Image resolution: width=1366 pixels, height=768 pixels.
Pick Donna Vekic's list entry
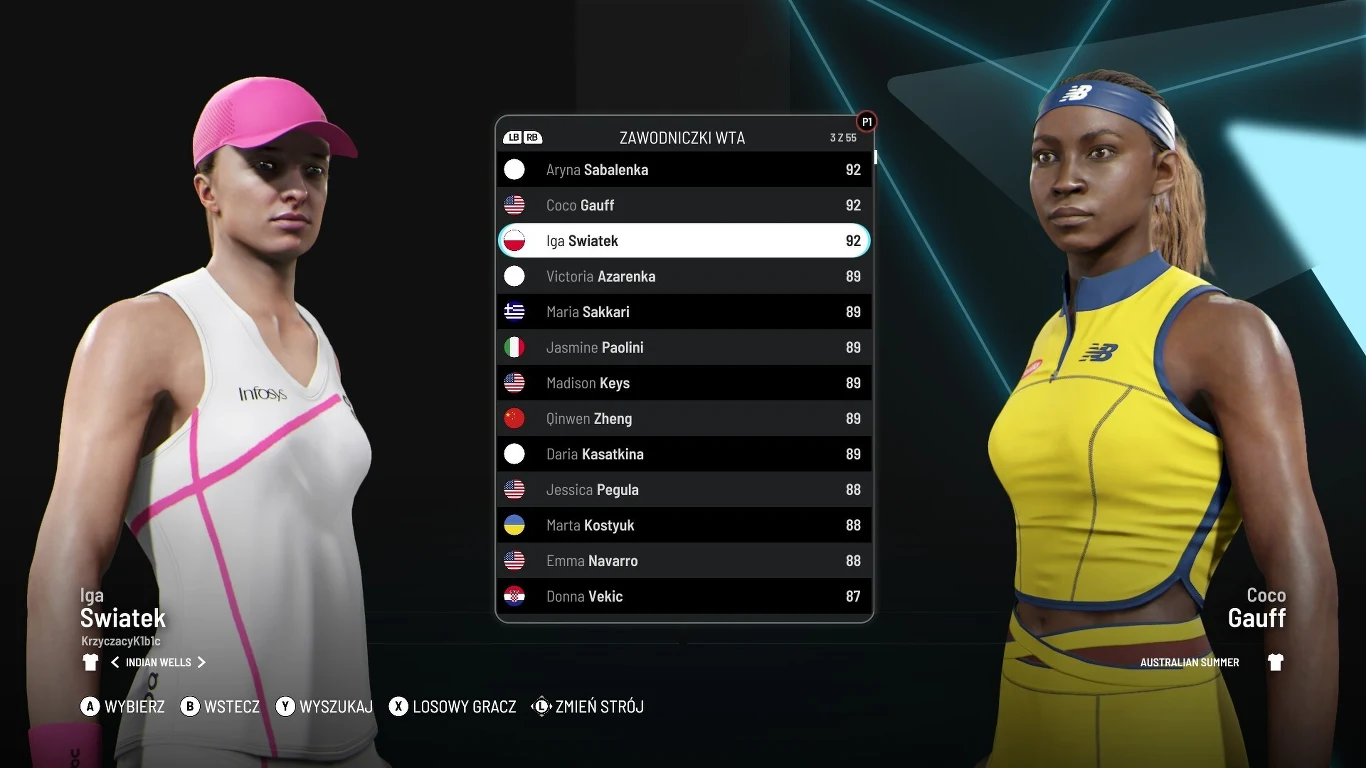(x=684, y=596)
